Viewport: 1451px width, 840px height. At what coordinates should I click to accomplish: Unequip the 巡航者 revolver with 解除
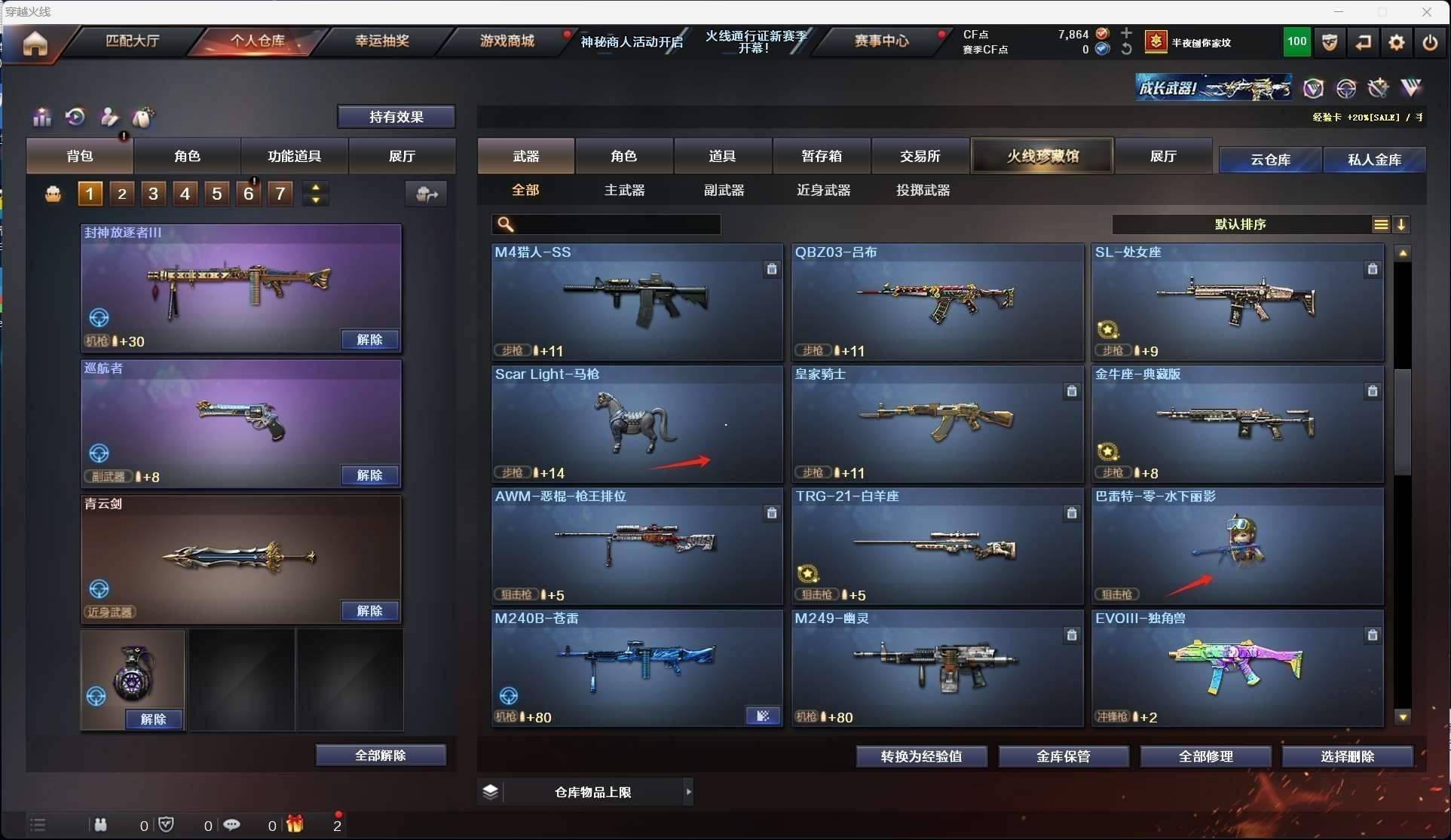[369, 475]
